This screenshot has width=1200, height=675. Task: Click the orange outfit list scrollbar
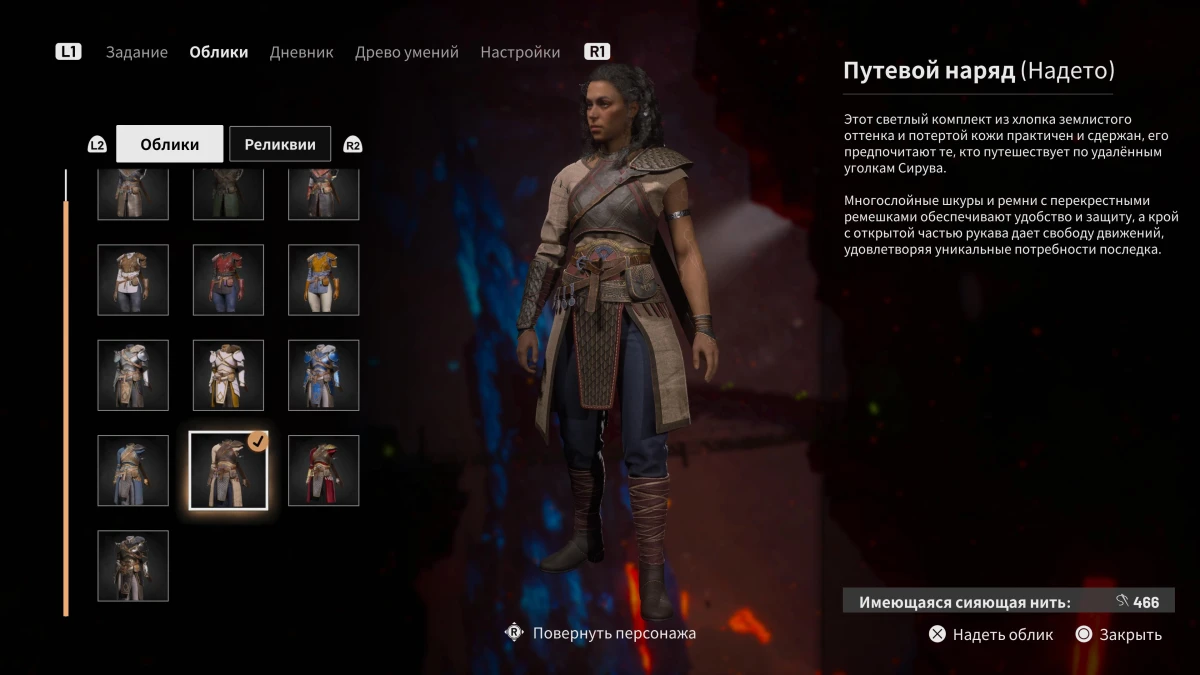click(66, 400)
